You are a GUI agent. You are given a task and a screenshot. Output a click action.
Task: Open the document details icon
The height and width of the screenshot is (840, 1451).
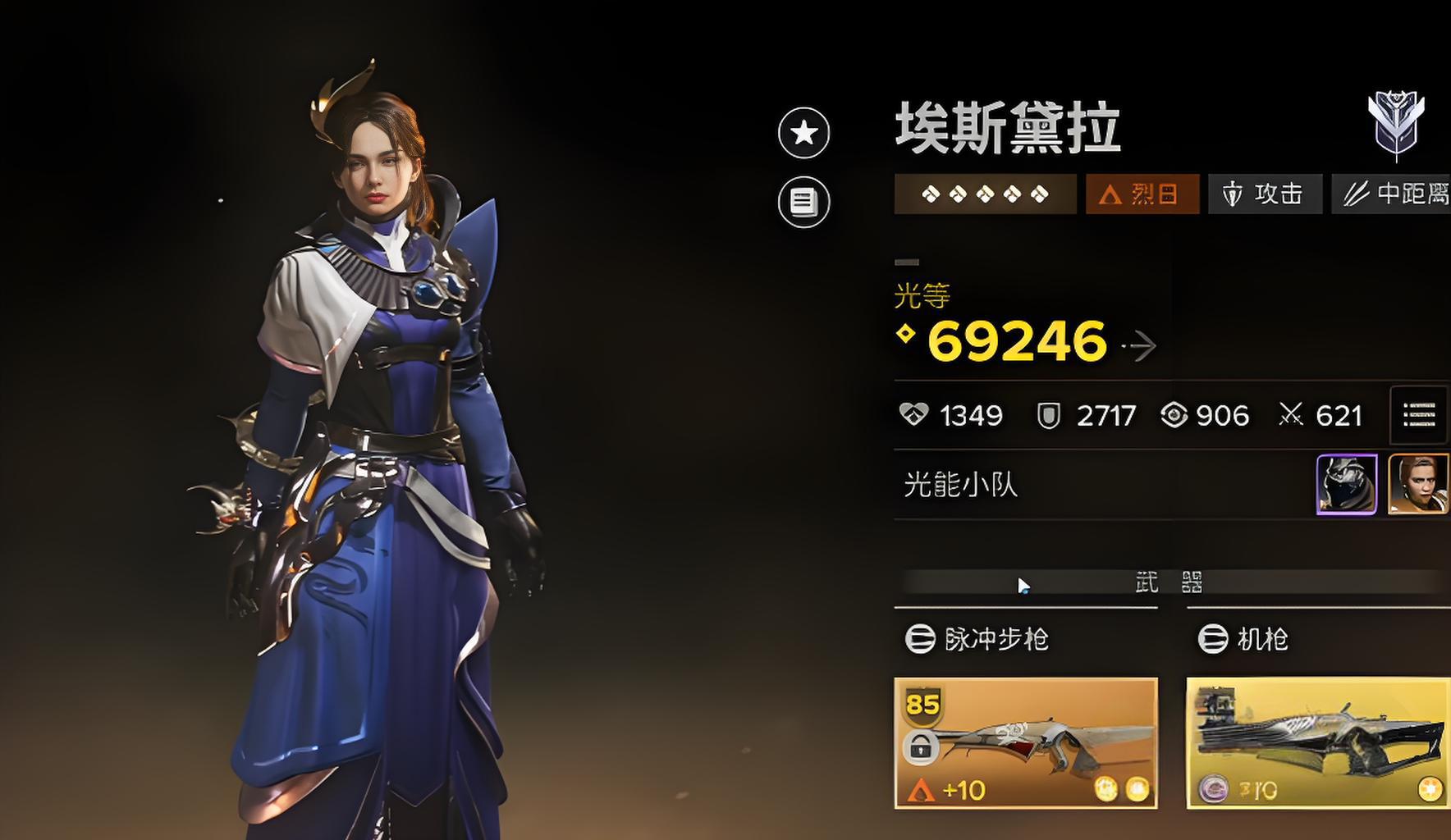click(x=803, y=202)
